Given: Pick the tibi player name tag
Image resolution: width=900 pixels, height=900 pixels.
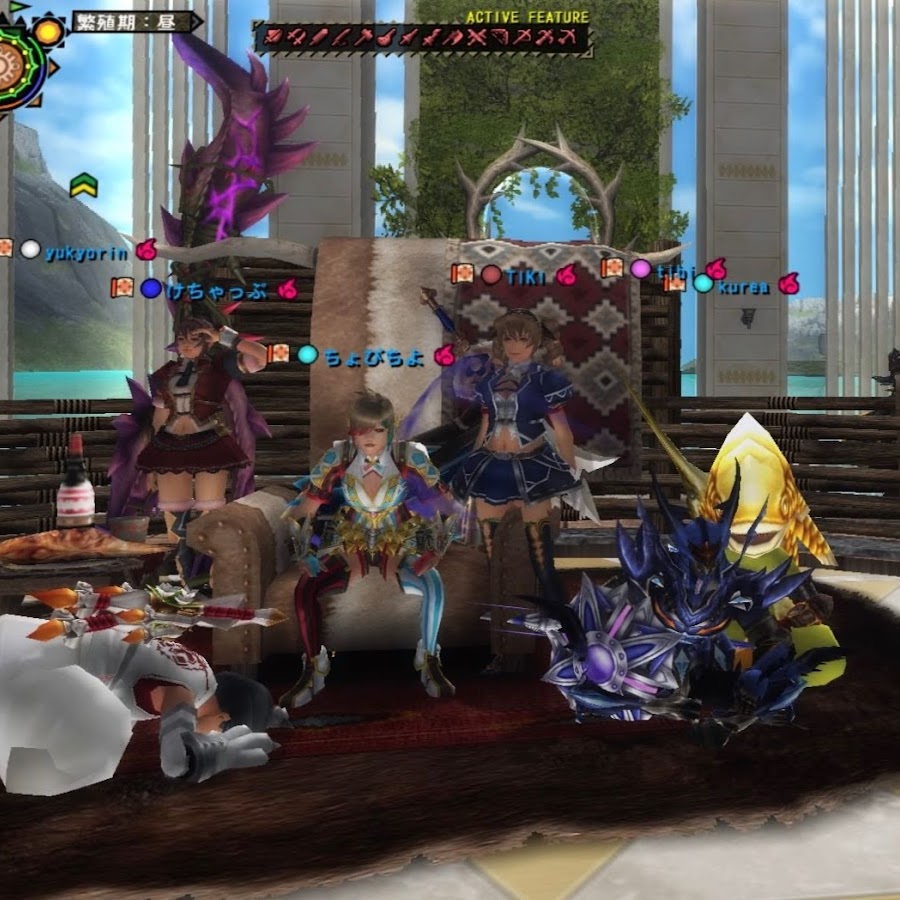Looking at the screenshot, I should (676, 269).
